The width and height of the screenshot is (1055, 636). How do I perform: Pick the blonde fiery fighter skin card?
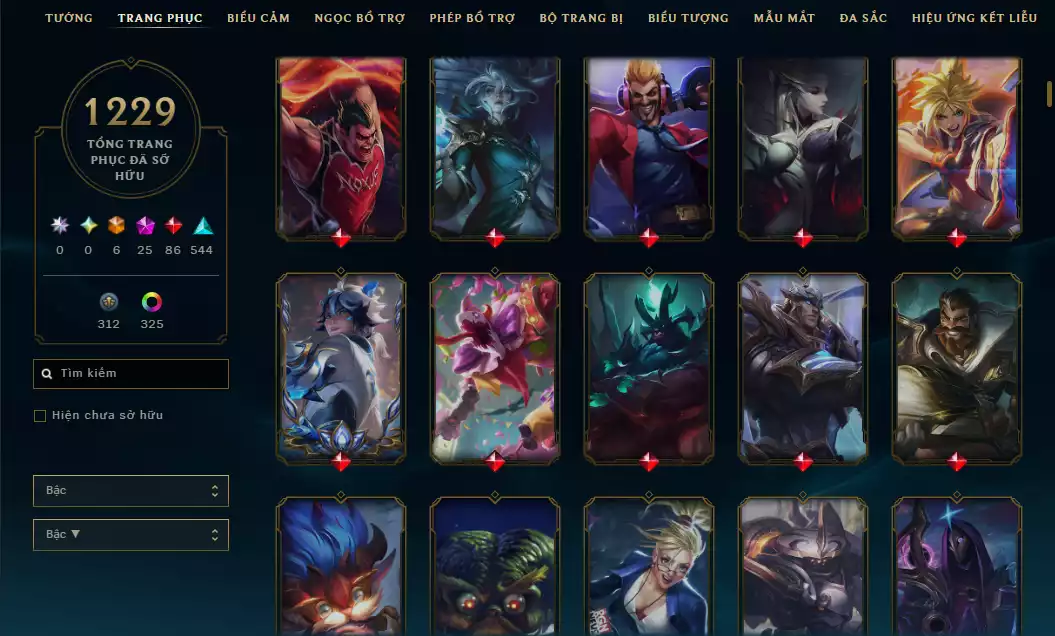(x=957, y=147)
